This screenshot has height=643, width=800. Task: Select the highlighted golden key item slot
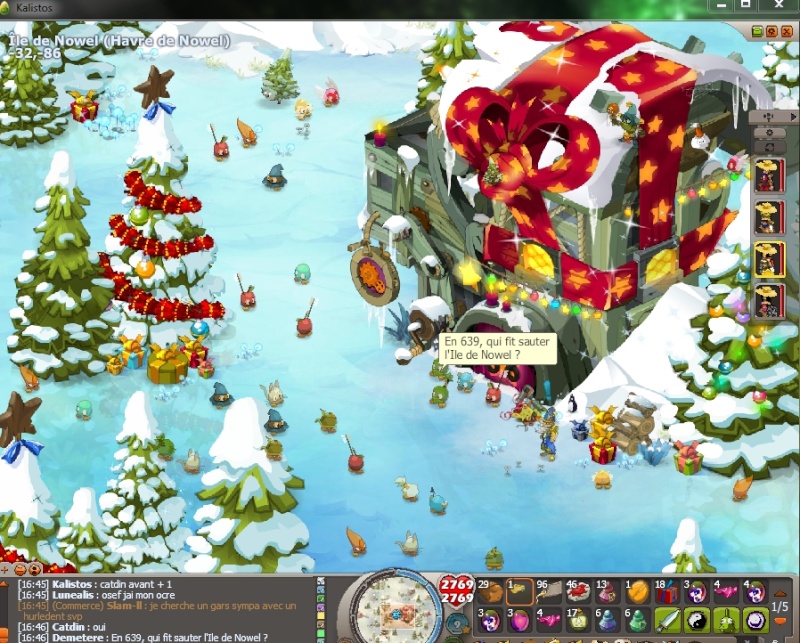click(520, 591)
